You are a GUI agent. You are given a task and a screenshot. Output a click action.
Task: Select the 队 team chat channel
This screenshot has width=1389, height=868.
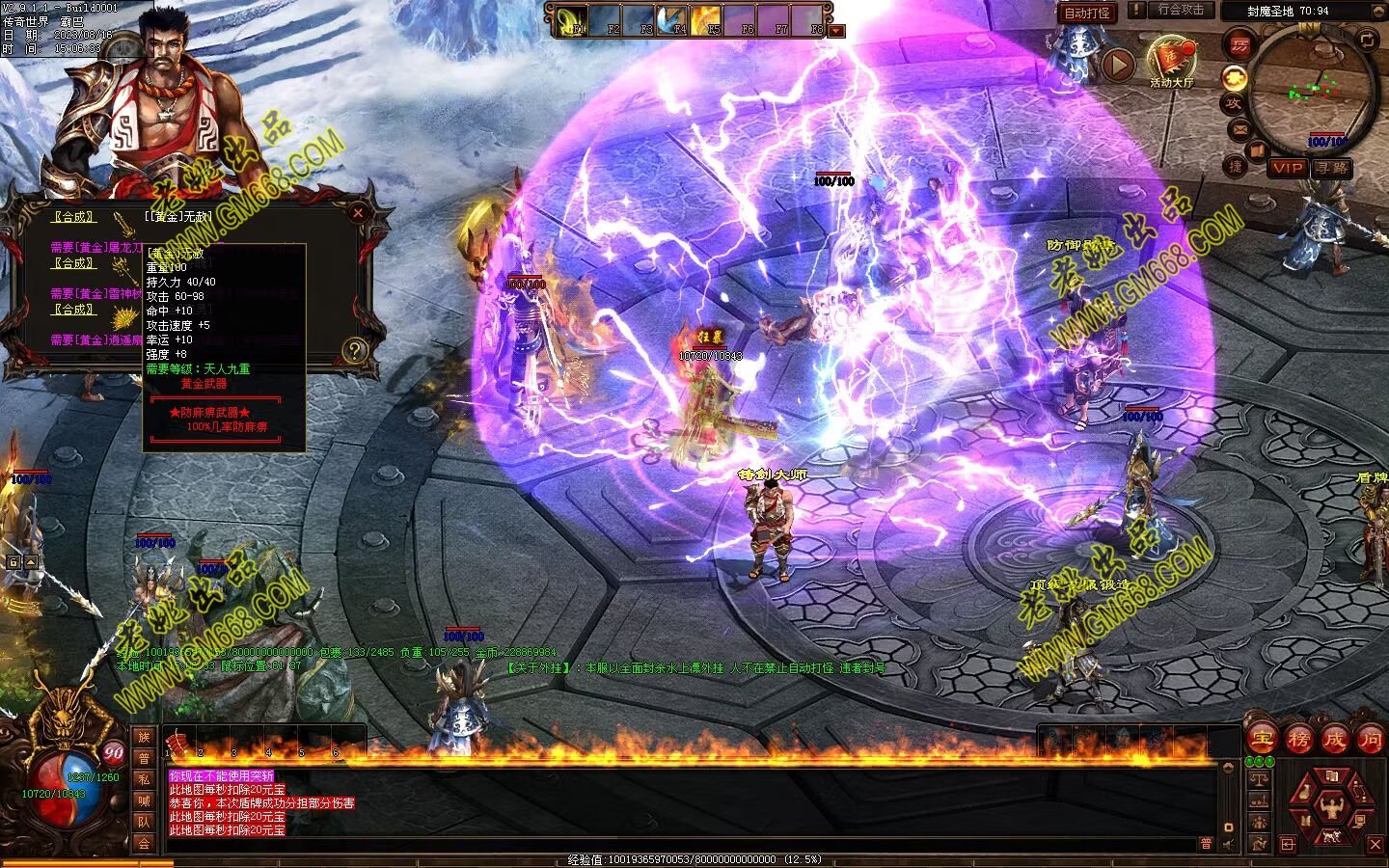tap(144, 822)
